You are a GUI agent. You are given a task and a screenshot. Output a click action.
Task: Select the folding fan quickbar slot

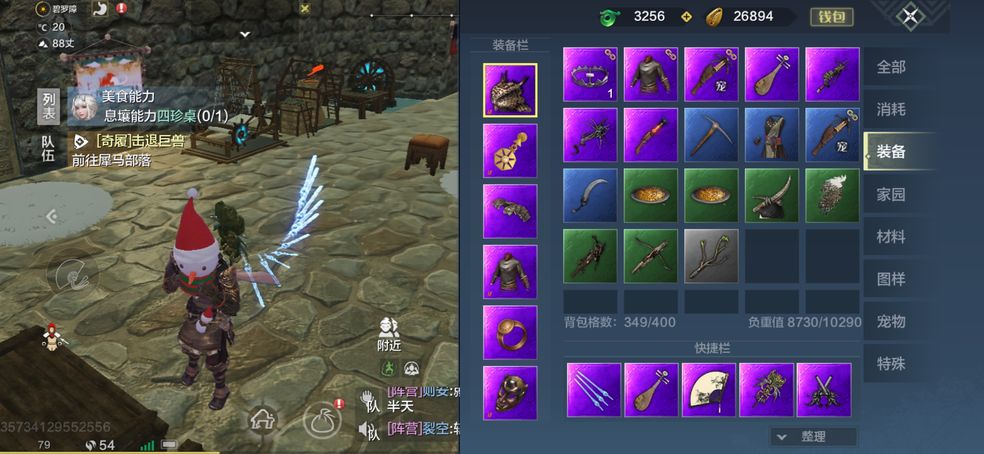[x=709, y=389]
